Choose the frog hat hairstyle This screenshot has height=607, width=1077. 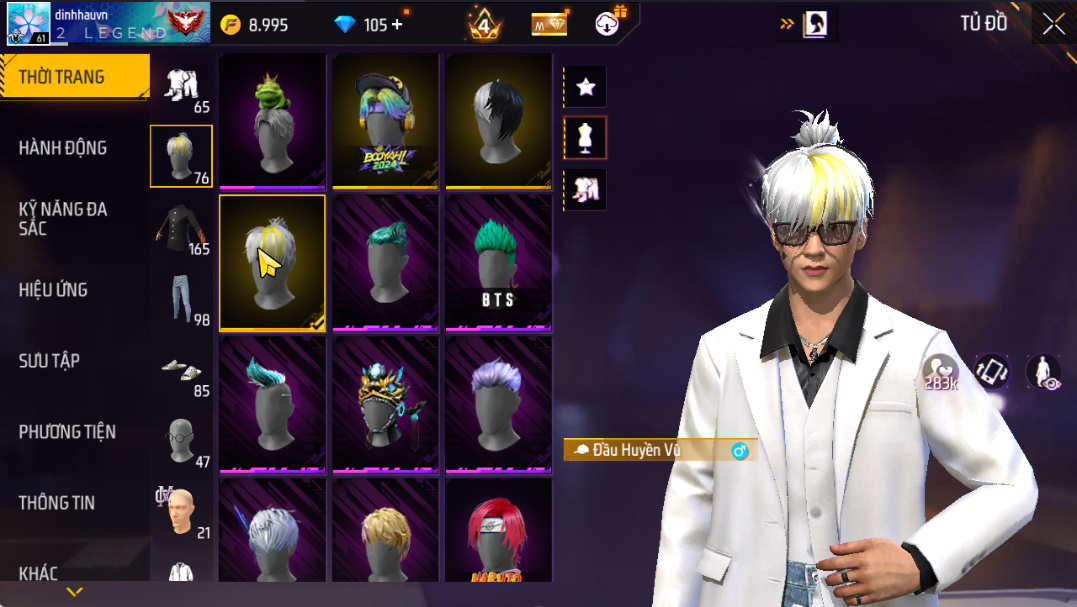click(x=272, y=120)
